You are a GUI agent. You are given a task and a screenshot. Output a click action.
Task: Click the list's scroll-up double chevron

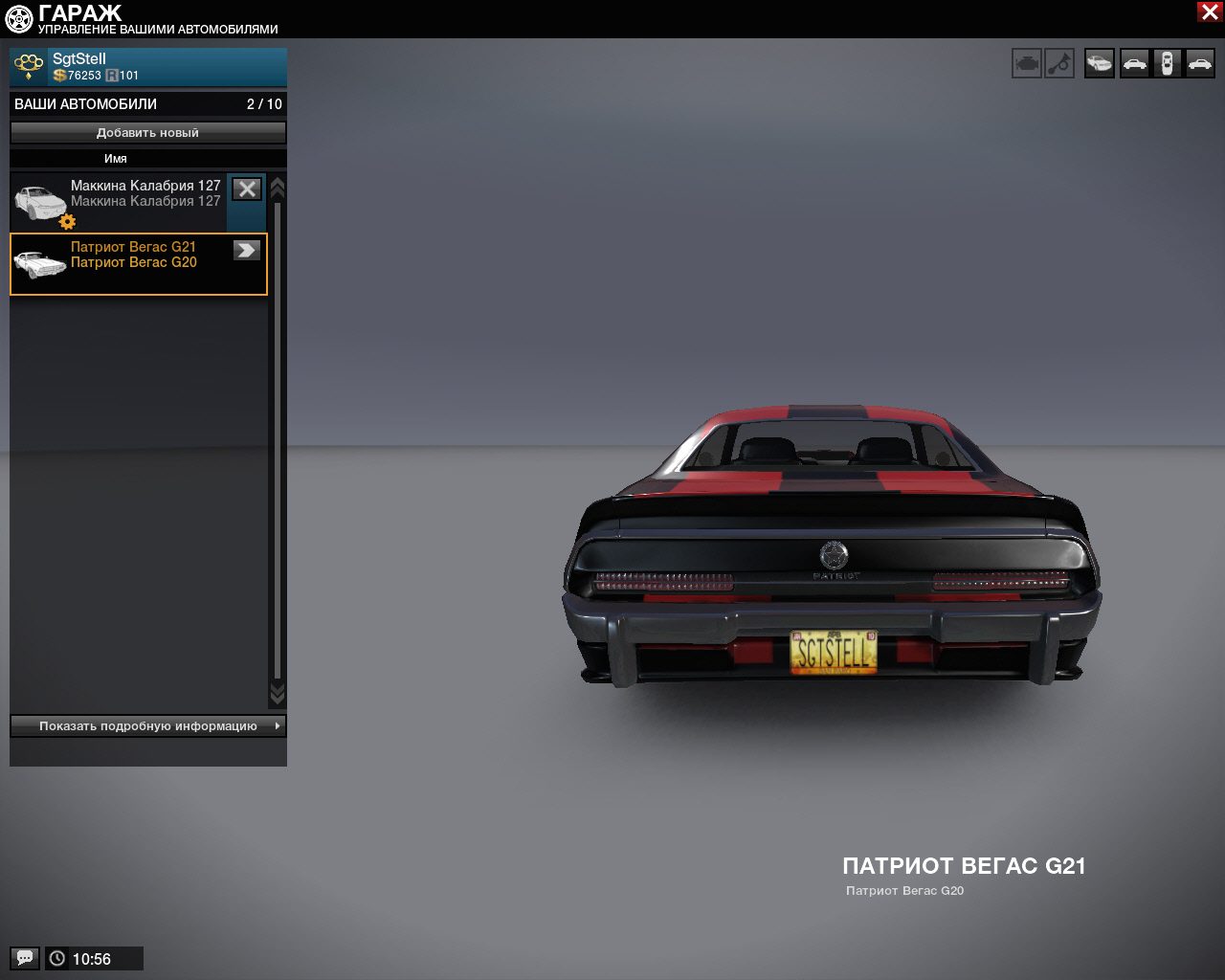(278, 188)
